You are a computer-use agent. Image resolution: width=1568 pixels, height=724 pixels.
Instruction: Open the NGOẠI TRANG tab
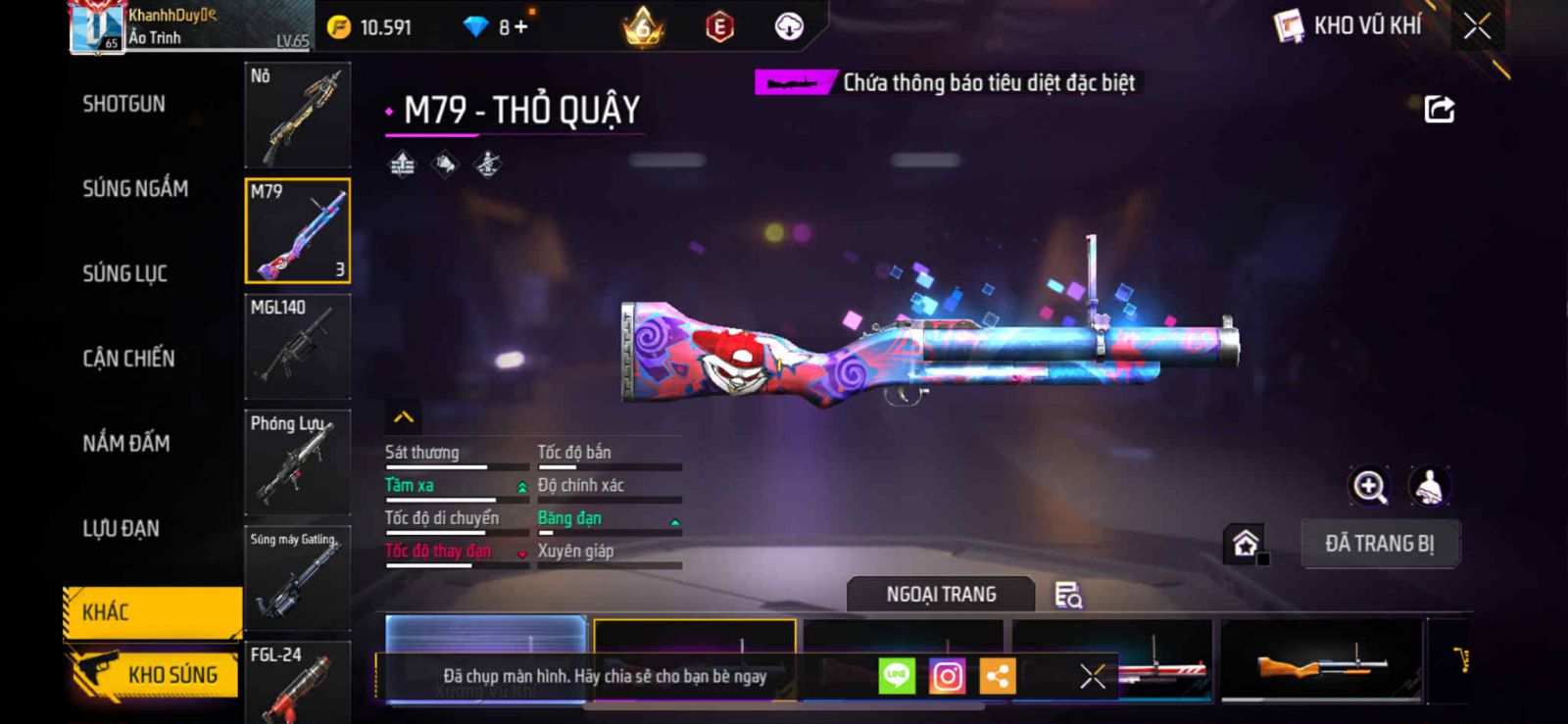tap(941, 595)
